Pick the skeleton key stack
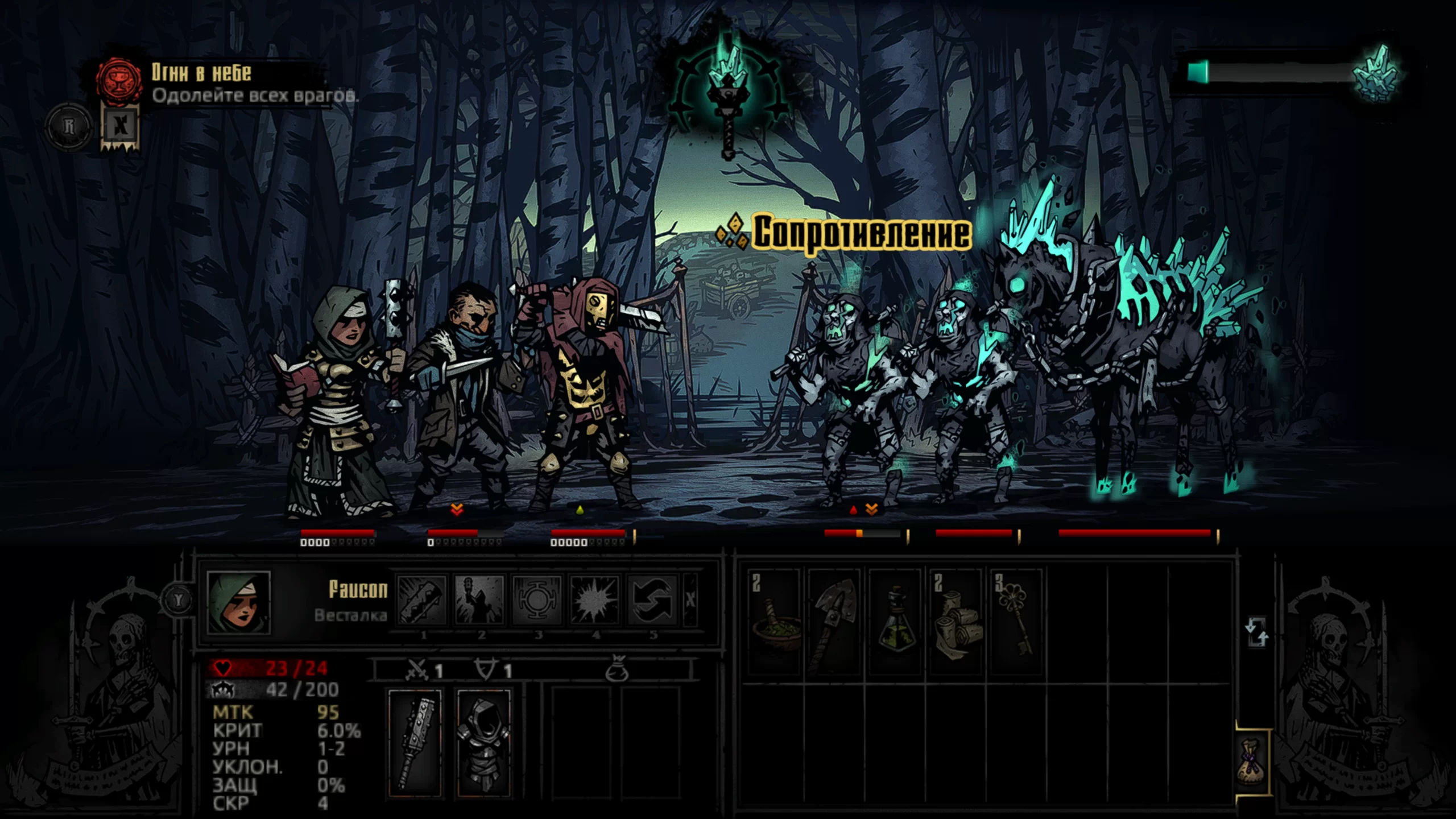This screenshot has width=1456, height=819. [1015, 621]
